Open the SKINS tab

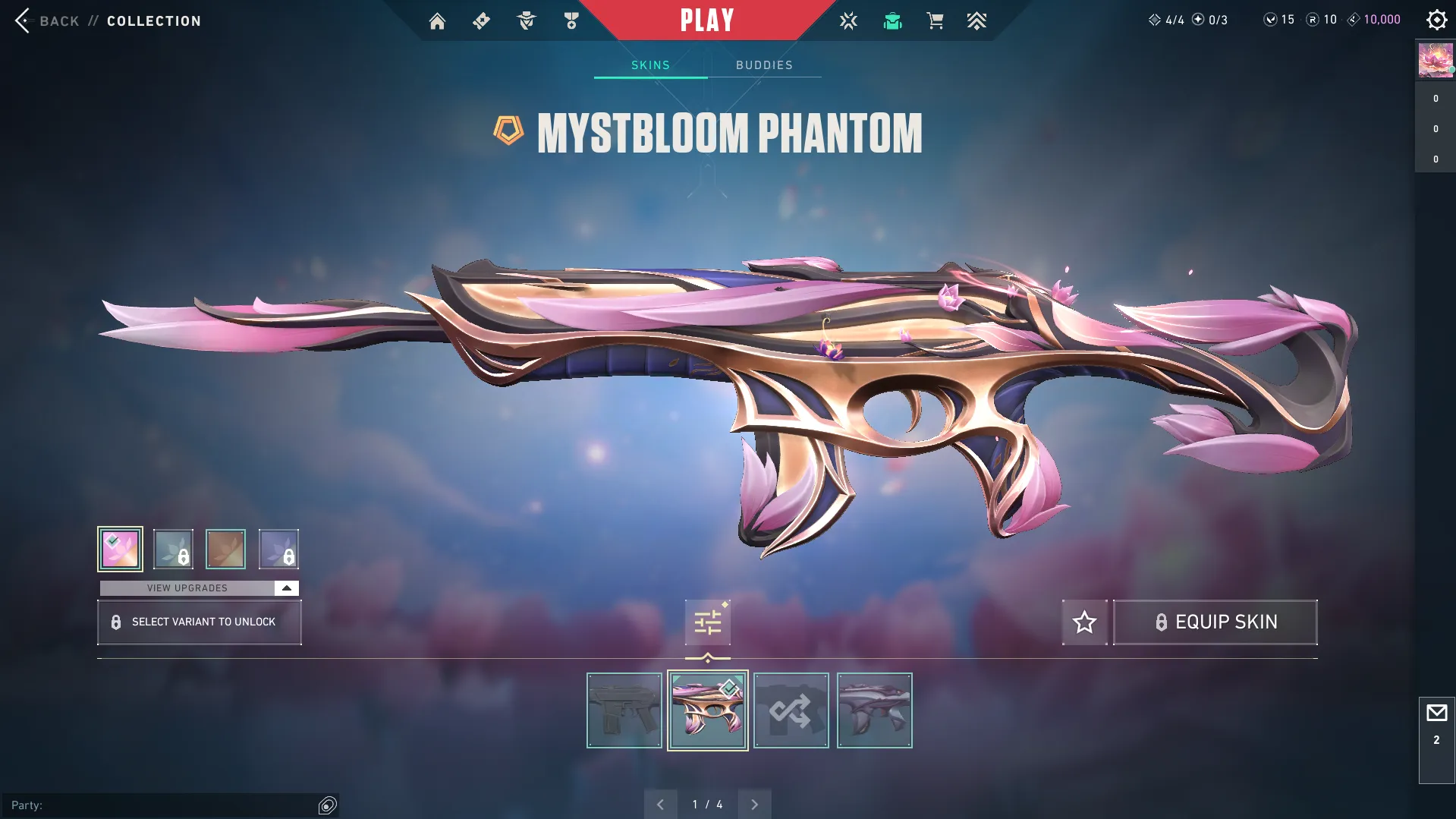click(649, 65)
